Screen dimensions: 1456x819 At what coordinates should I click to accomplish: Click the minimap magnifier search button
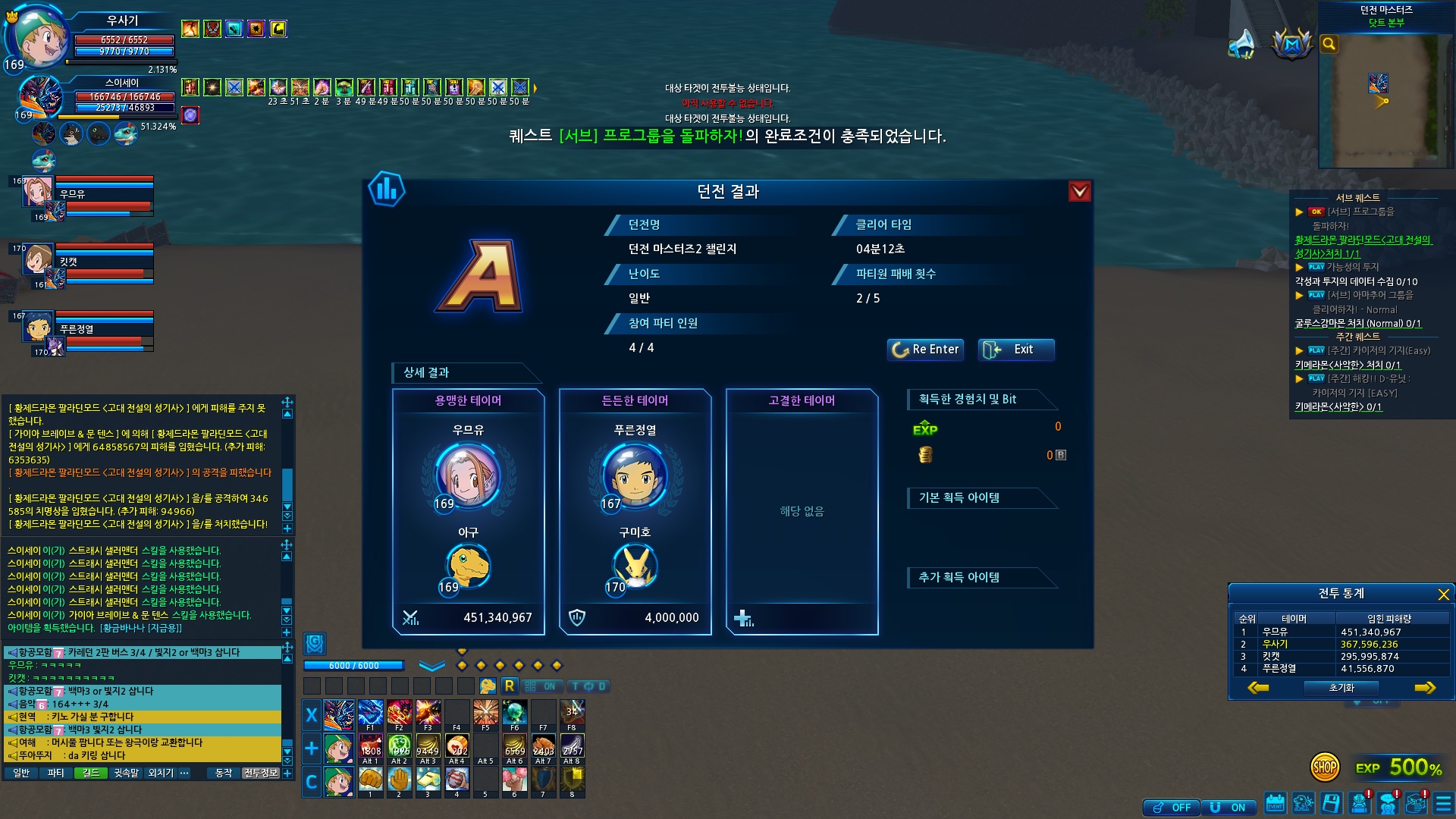[1329, 44]
